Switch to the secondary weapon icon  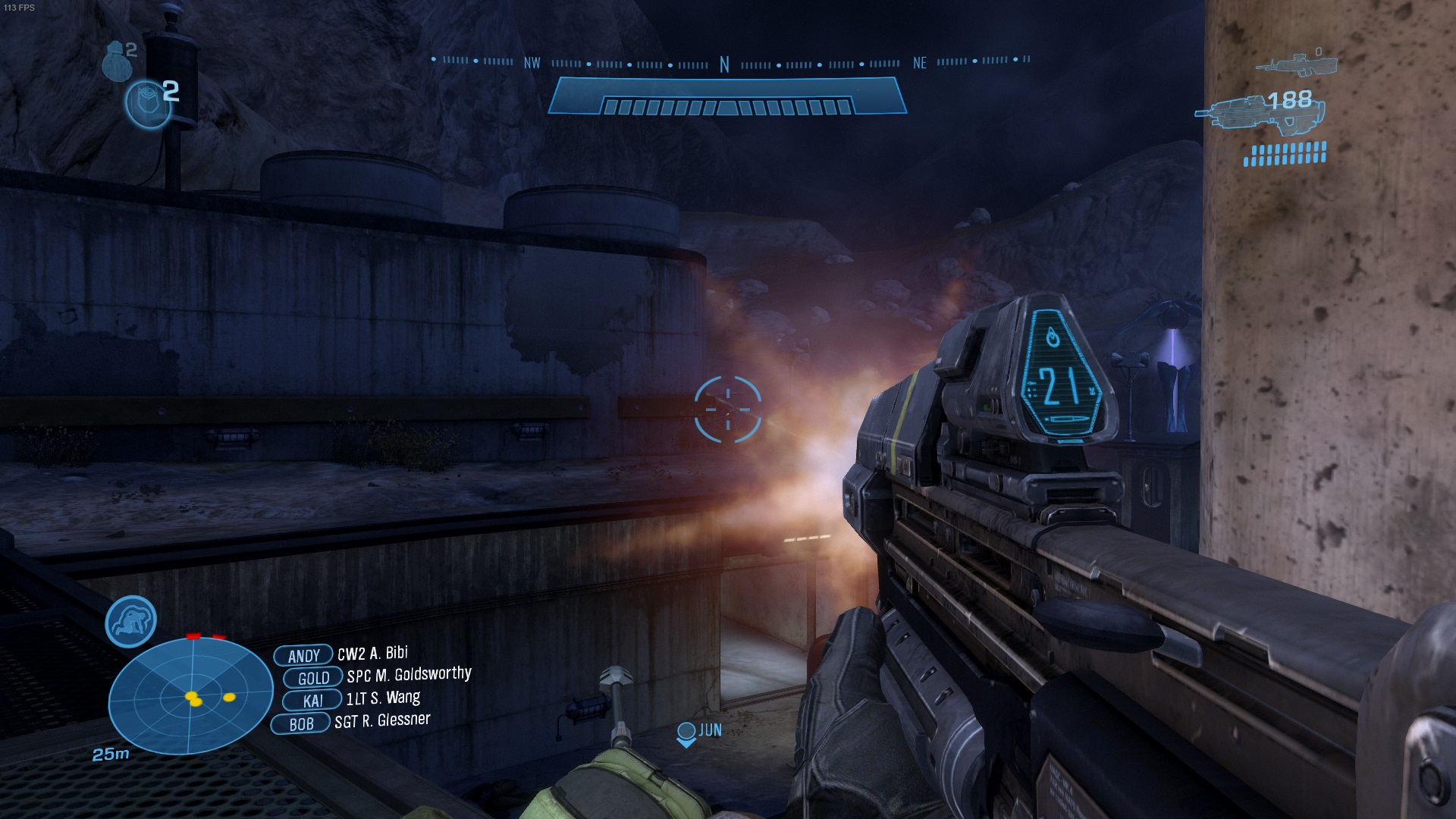pyautogui.click(x=1295, y=64)
